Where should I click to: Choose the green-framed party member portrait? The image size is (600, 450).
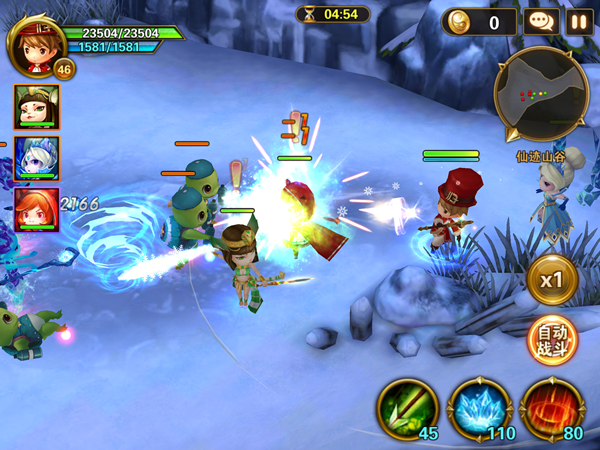tap(37, 106)
